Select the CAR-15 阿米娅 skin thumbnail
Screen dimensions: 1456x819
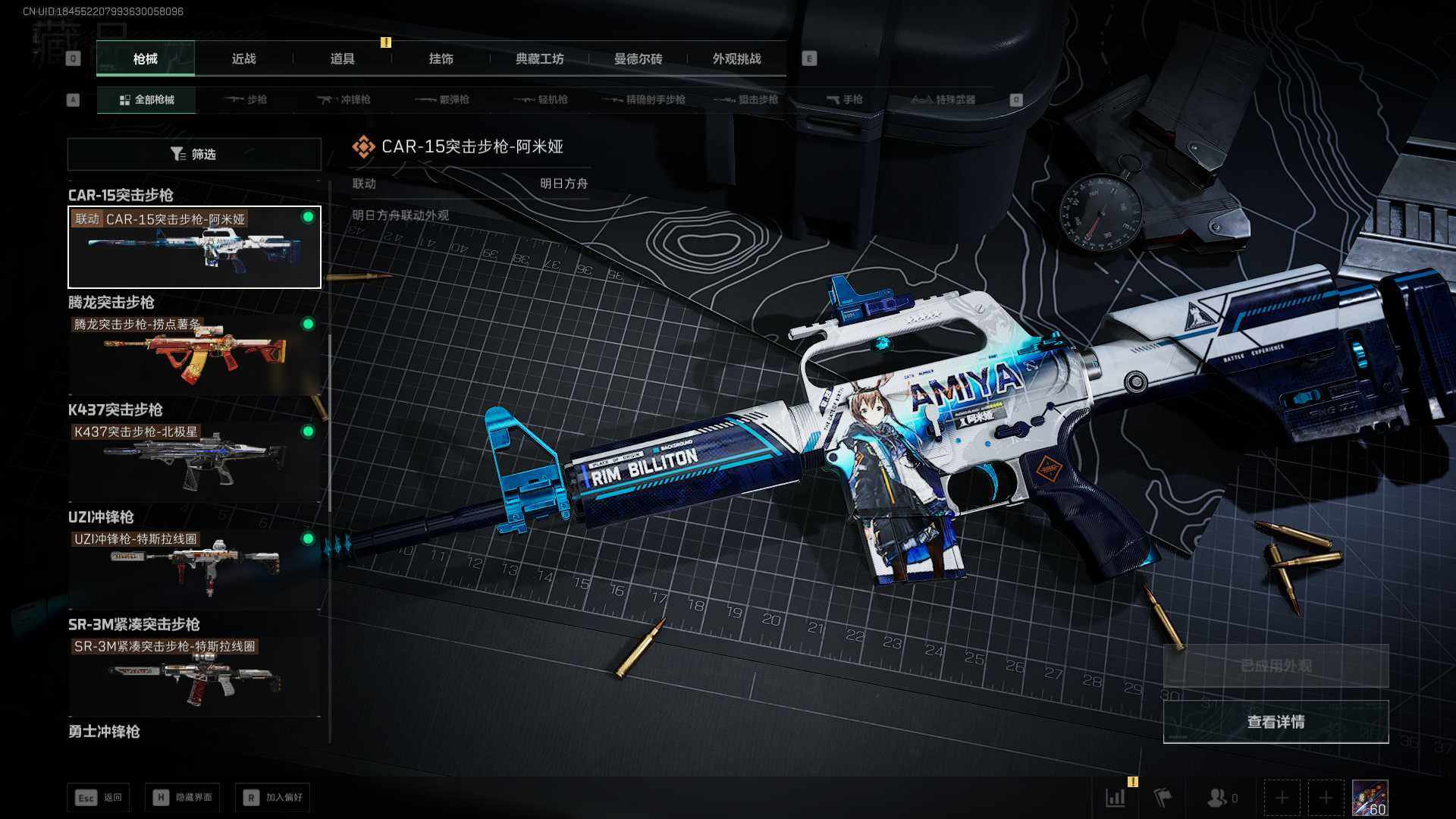pos(194,247)
